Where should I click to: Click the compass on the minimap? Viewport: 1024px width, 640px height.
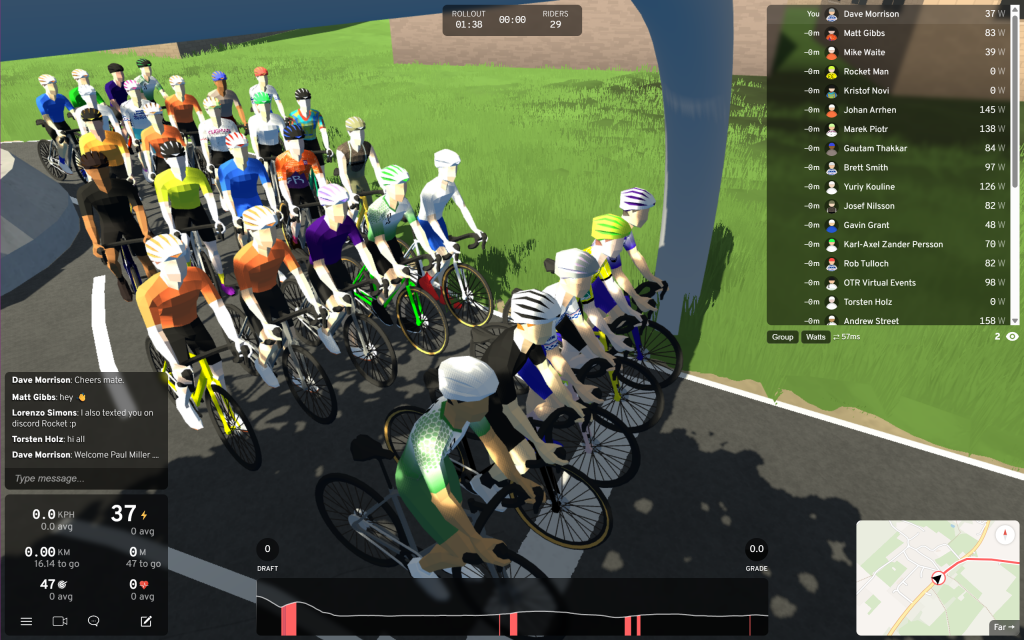pyautogui.click(x=1004, y=533)
